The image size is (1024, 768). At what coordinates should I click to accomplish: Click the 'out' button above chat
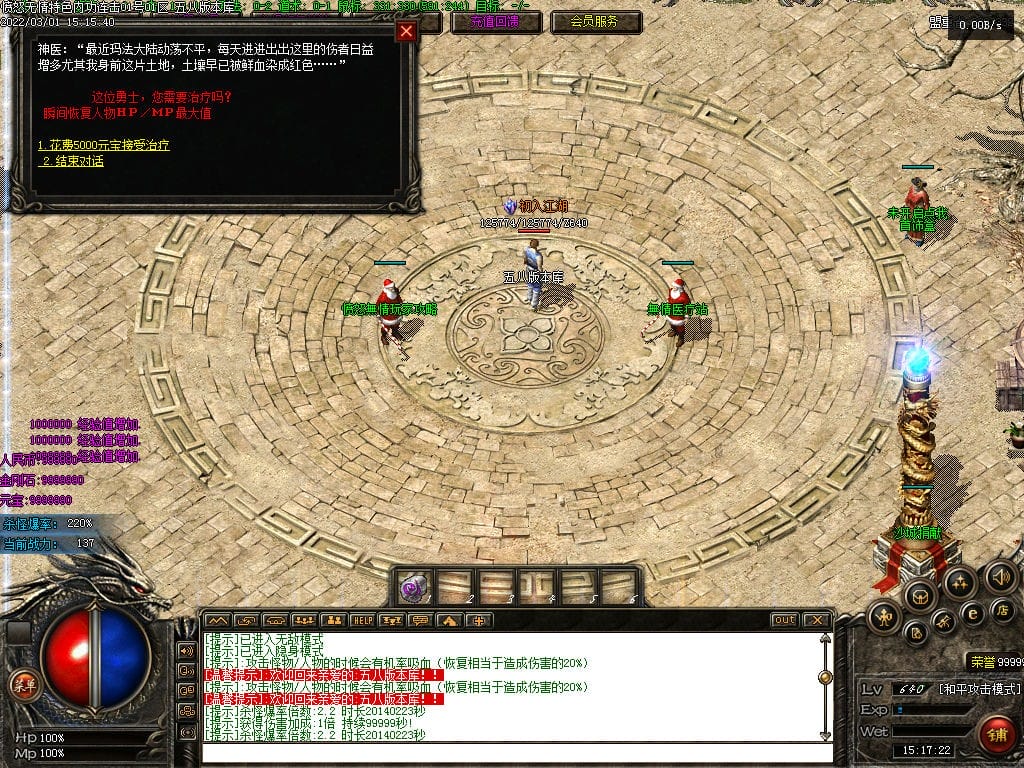click(x=784, y=620)
